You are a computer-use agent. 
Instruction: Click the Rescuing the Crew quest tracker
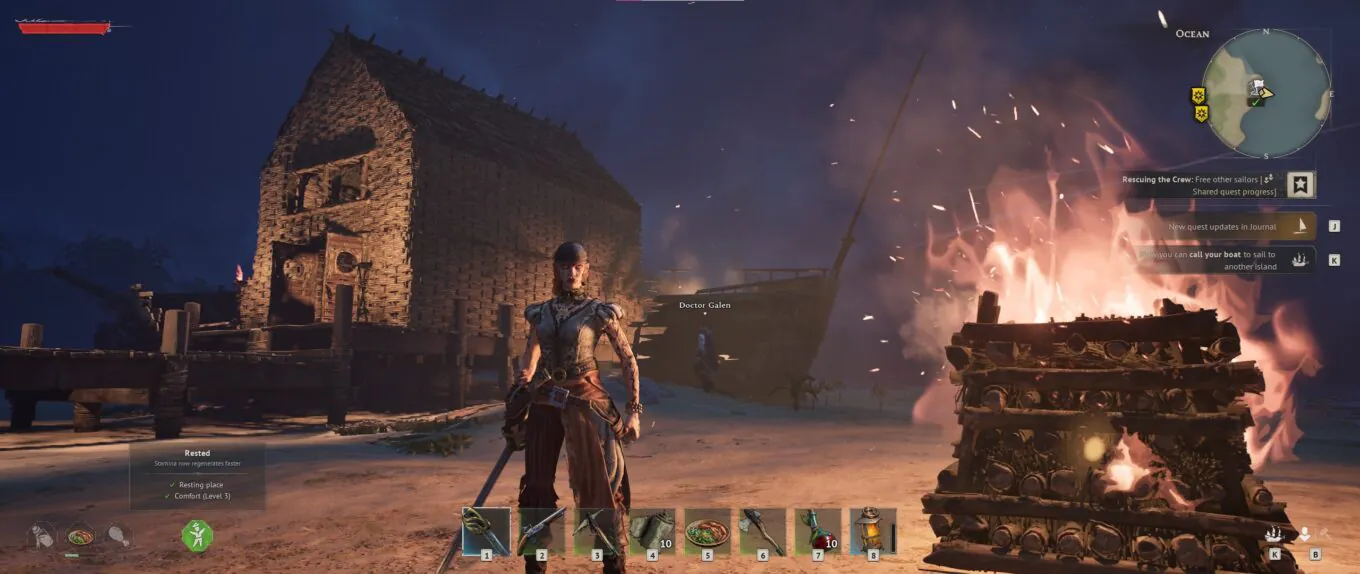click(x=1204, y=185)
